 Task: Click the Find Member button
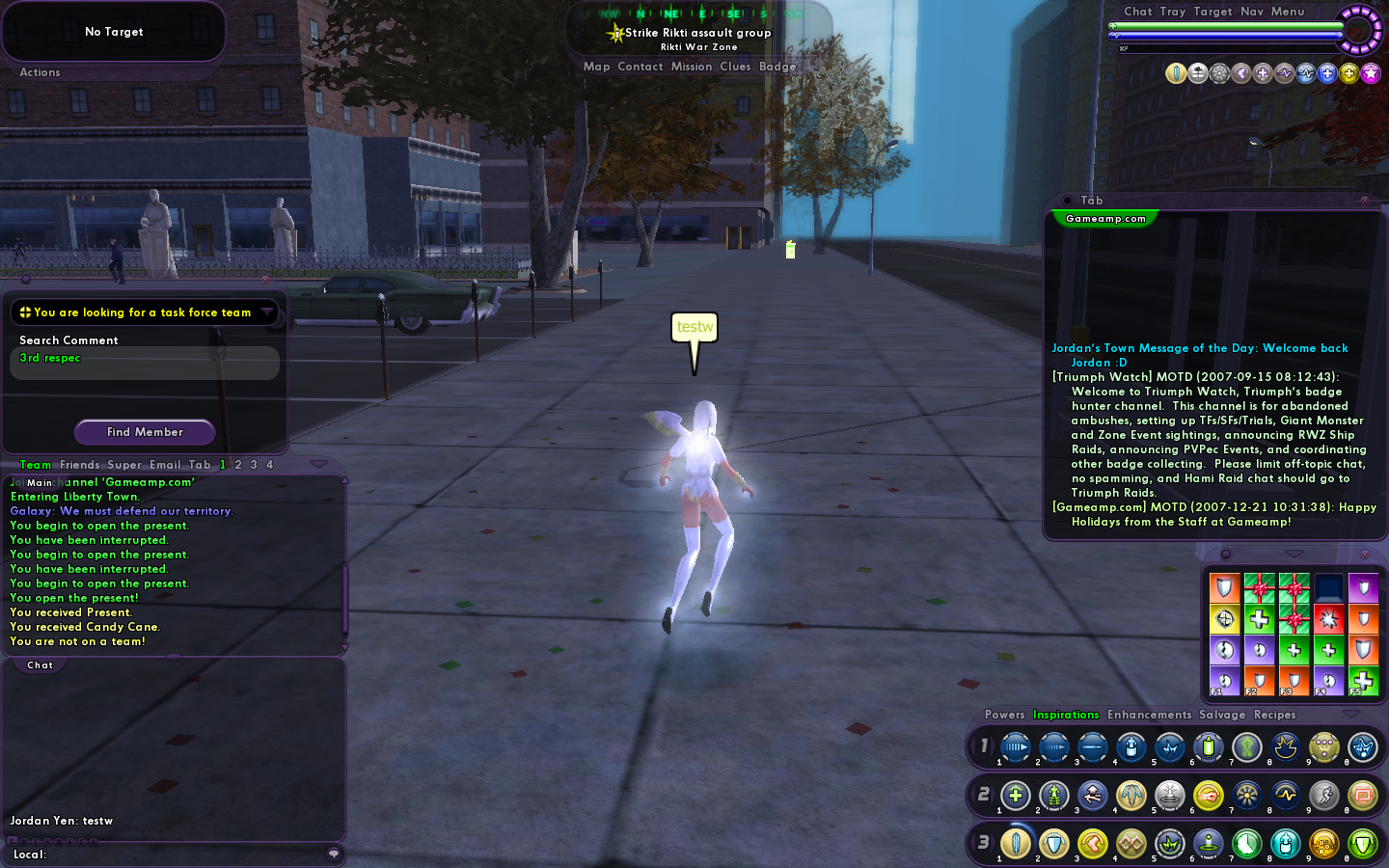tap(145, 432)
